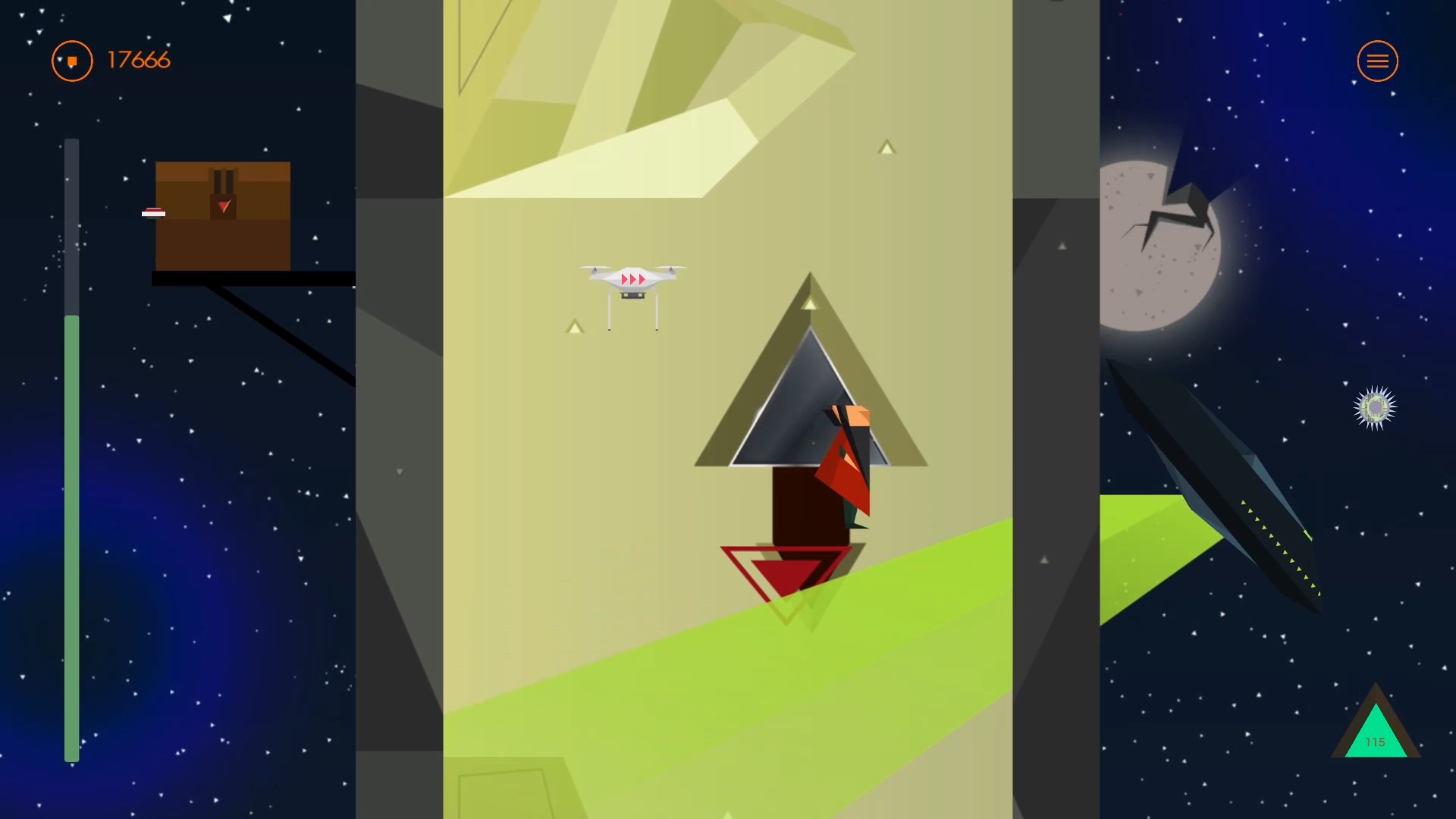Screen dimensions: 1456x819
Task: Click the orange score badge icon
Action: click(71, 61)
